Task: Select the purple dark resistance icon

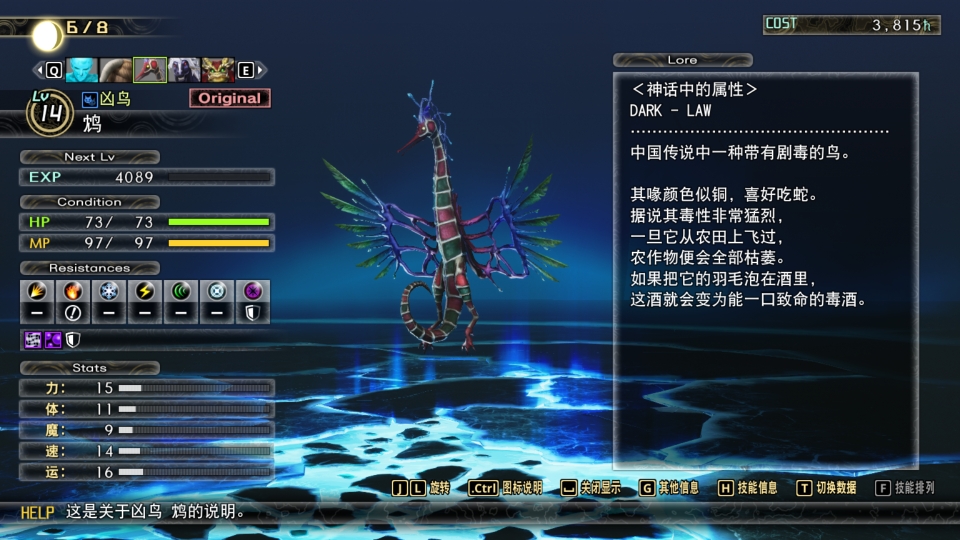Action: (253, 292)
